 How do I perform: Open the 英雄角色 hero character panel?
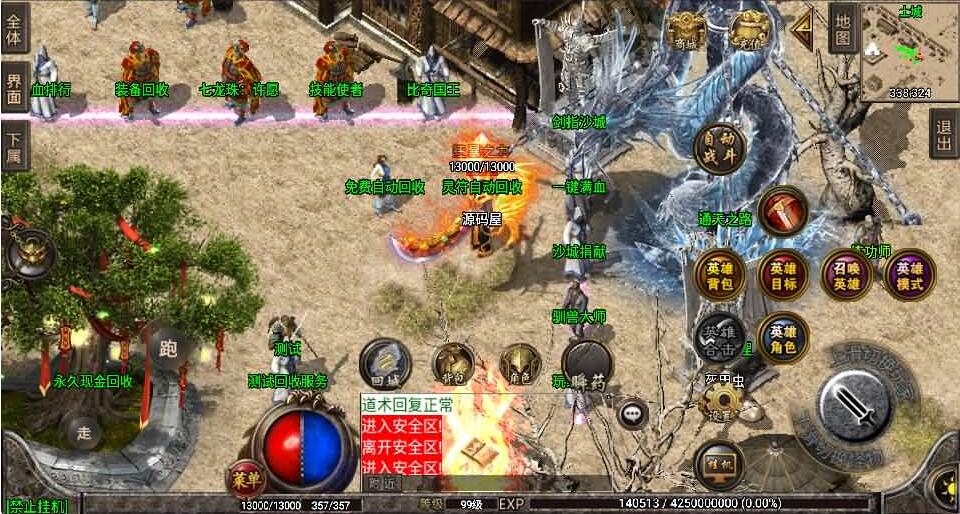pos(783,339)
